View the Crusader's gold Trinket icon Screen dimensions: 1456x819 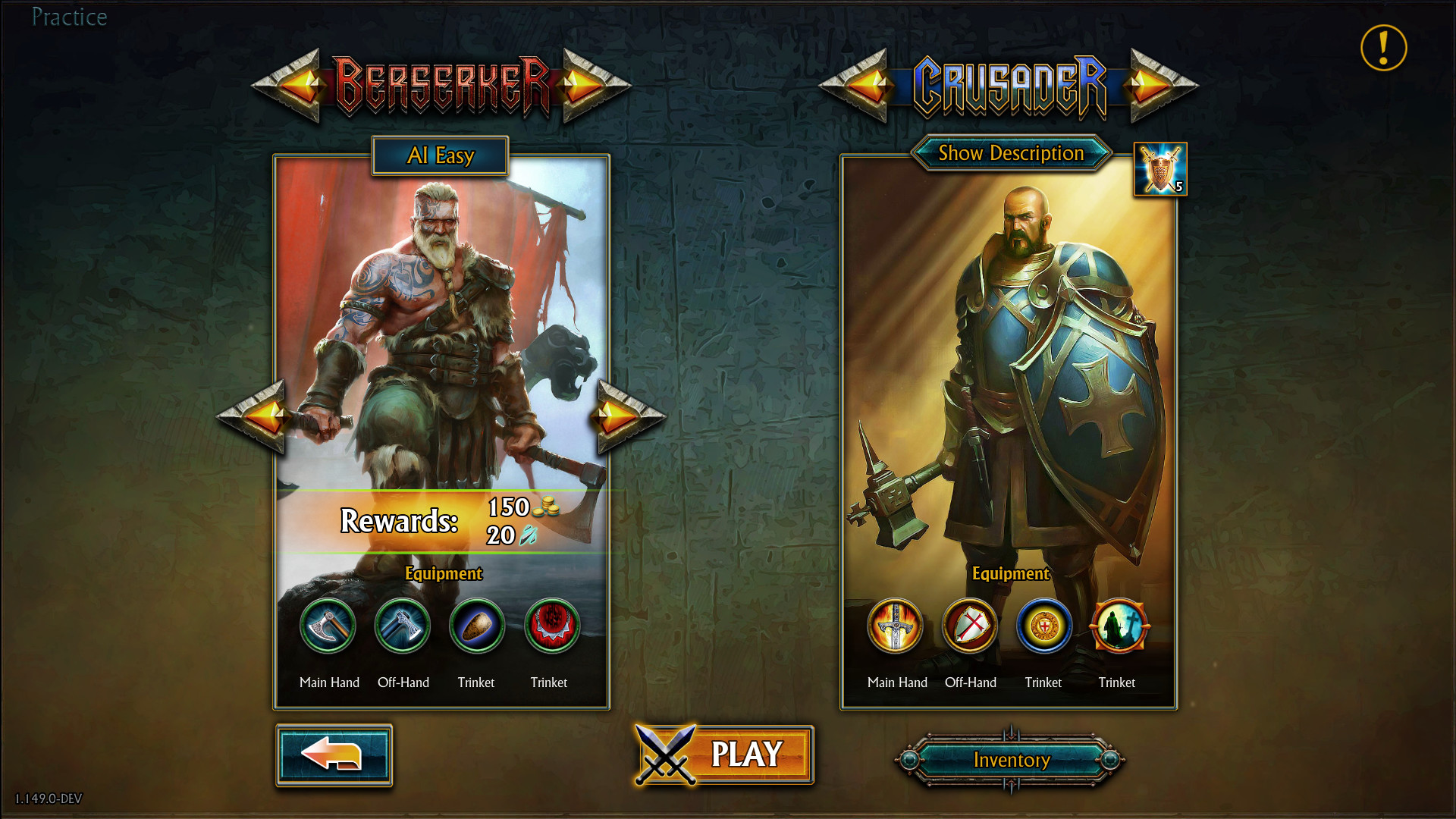pyautogui.click(x=1043, y=626)
